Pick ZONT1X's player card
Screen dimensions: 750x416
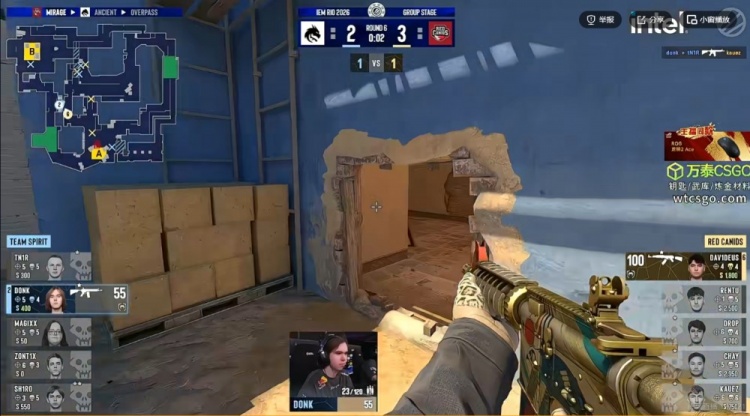[x=49, y=363]
